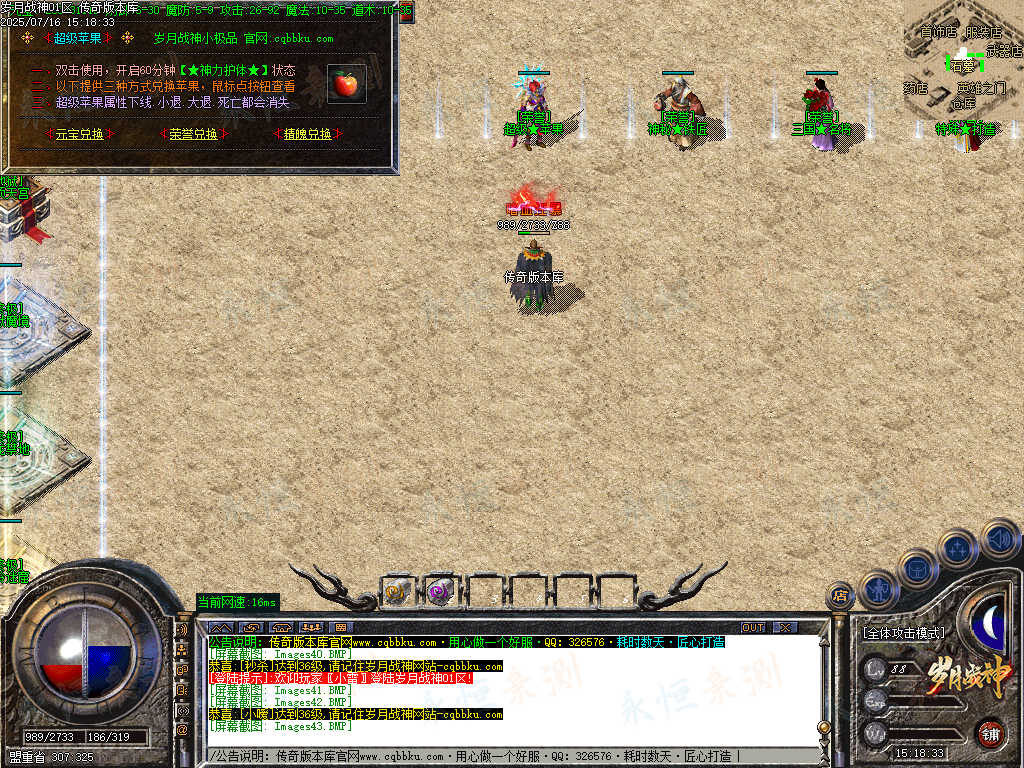The width and height of the screenshot is (1024, 768).
Task: Open the skills sparkle round button
Action: click(957, 548)
